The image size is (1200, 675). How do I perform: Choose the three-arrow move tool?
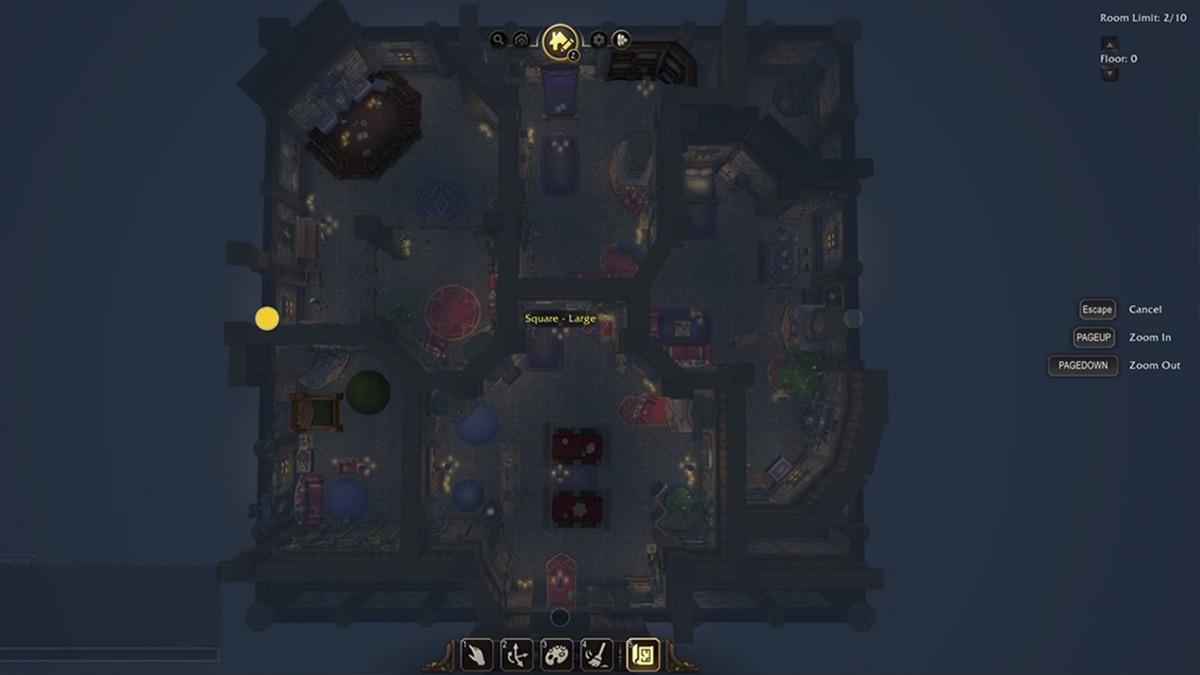pyautogui.click(x=517, y=655)
